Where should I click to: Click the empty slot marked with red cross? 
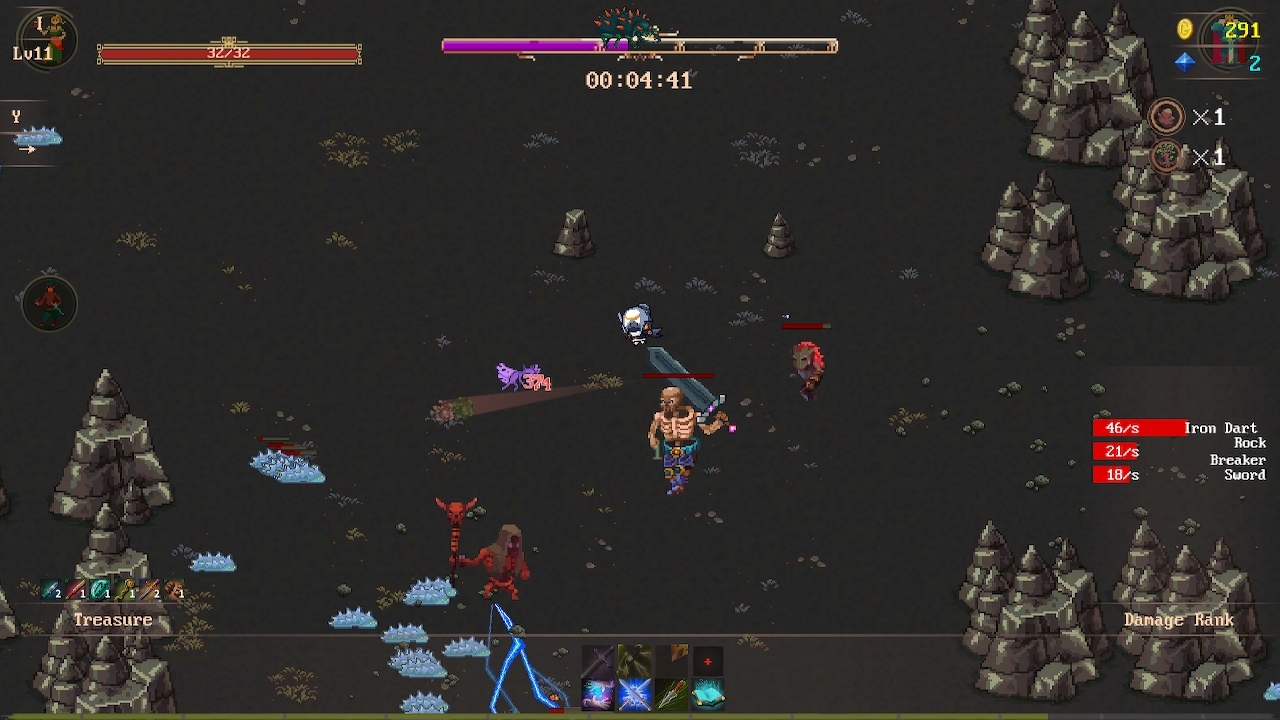[x=708, y=661]
